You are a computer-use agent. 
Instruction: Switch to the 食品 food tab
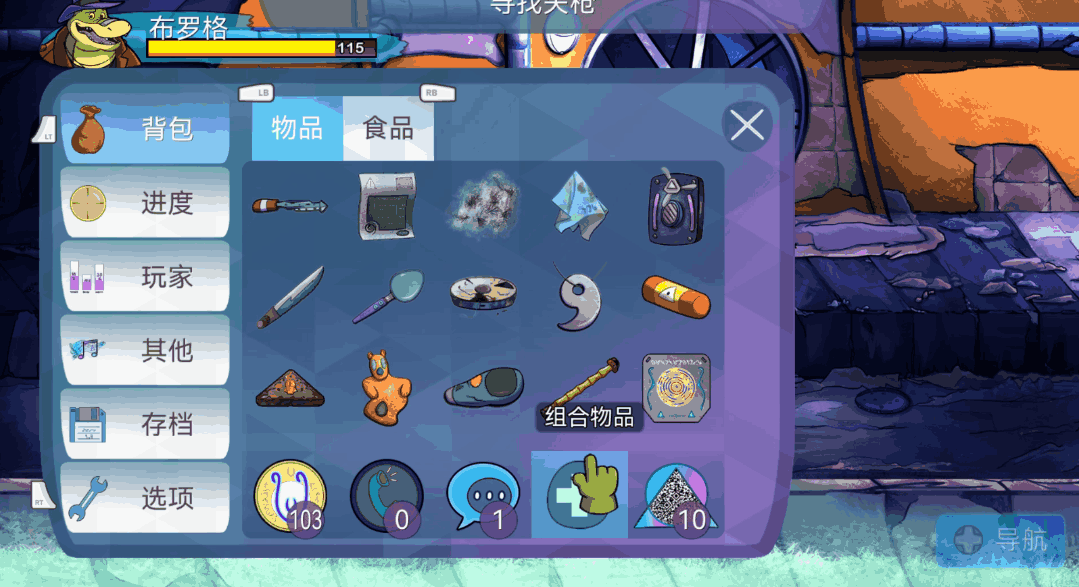click(x=388, y=129)
